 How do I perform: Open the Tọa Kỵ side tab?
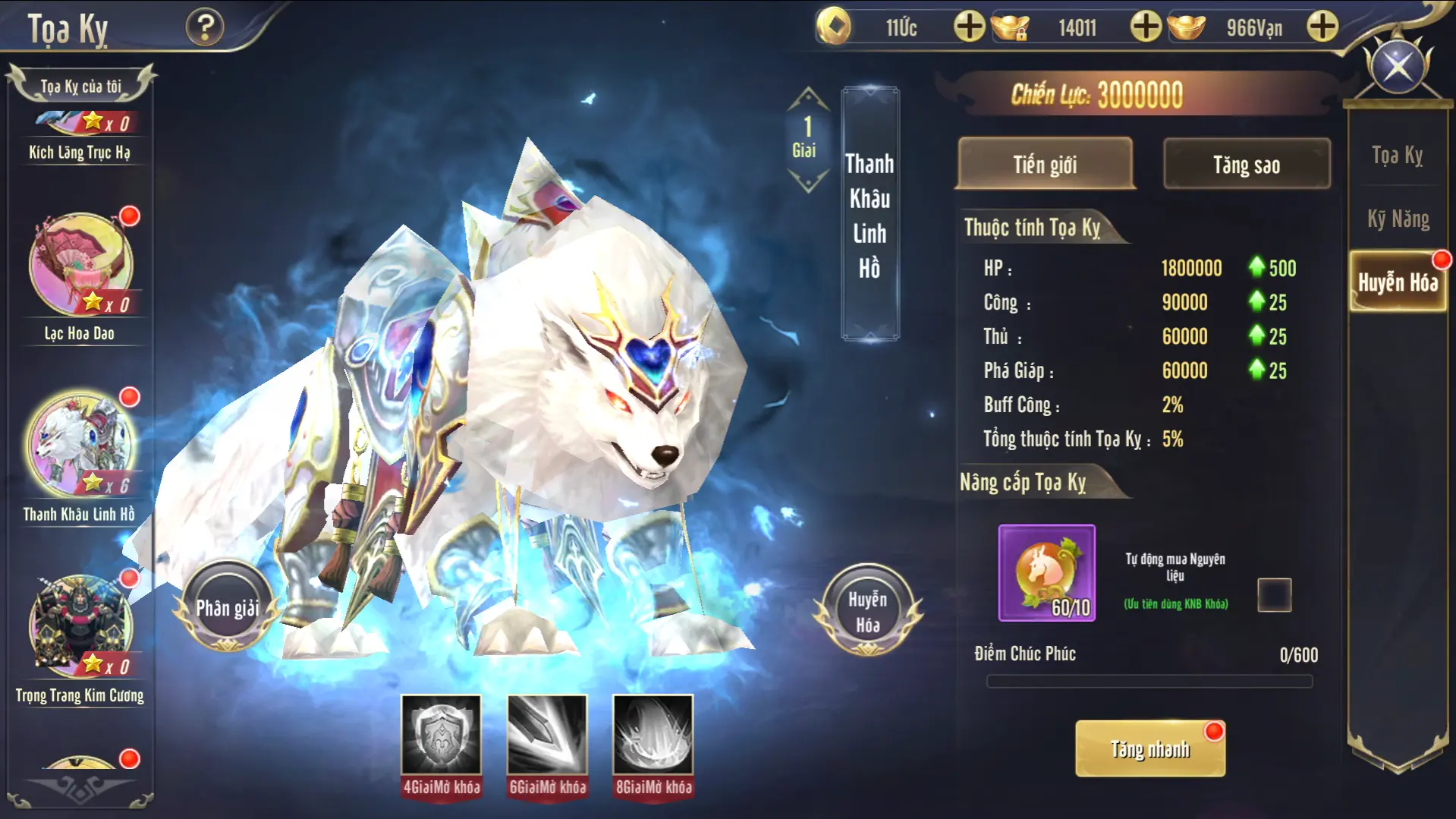(x=1397, y=156)
